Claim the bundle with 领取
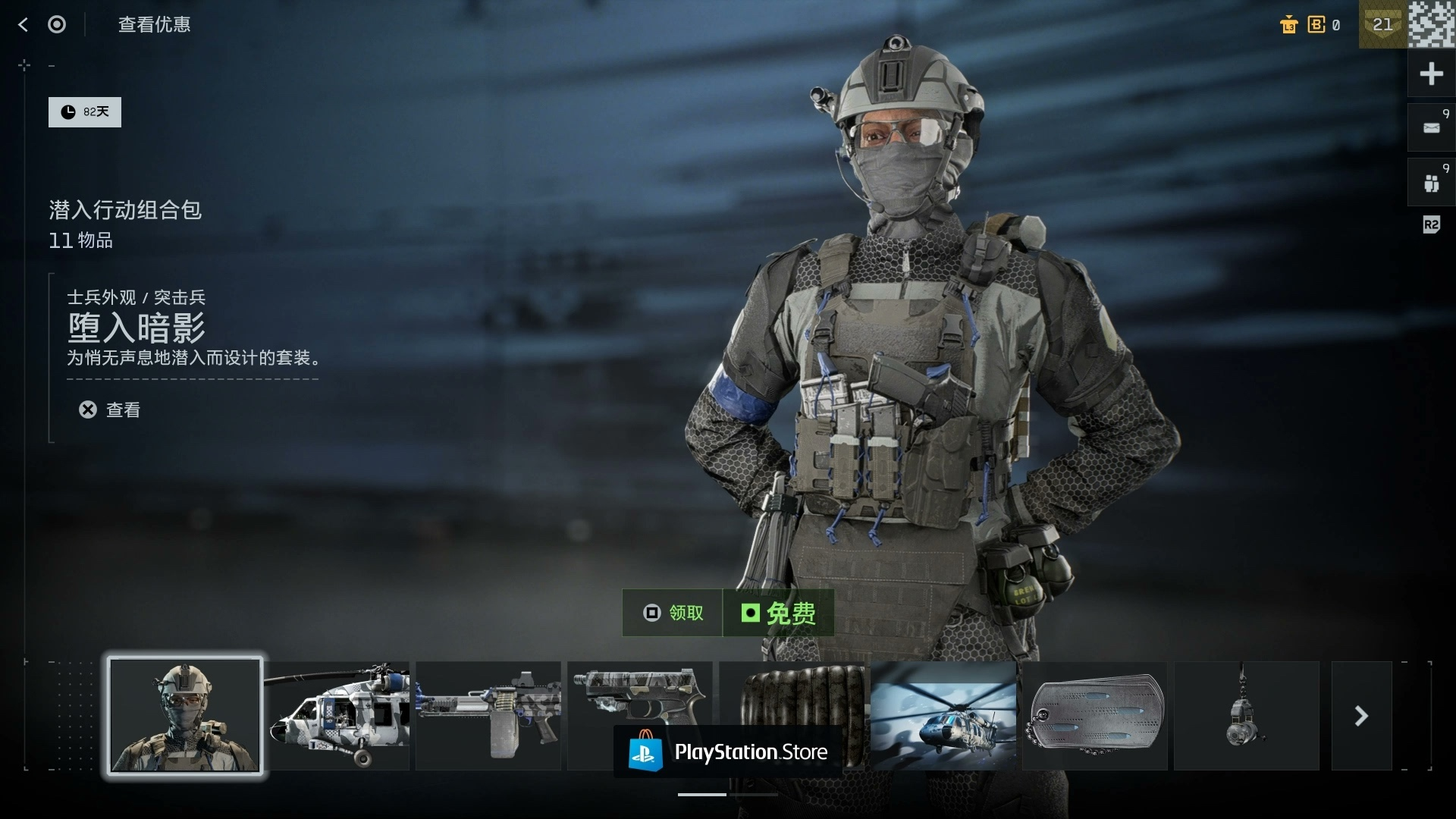Image resolution: width=1456 pixels, height=819 pixels. tap(673, 613)
